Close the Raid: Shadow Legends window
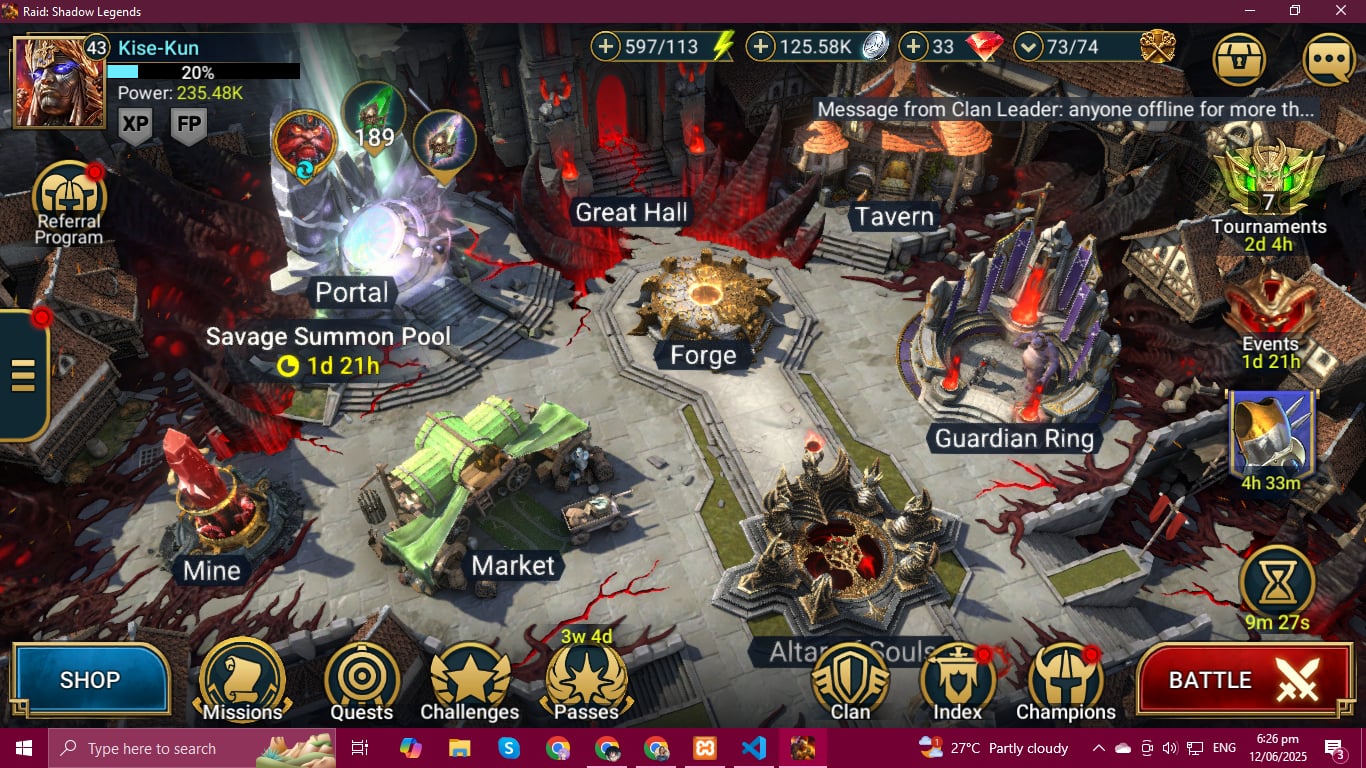 1341,11
